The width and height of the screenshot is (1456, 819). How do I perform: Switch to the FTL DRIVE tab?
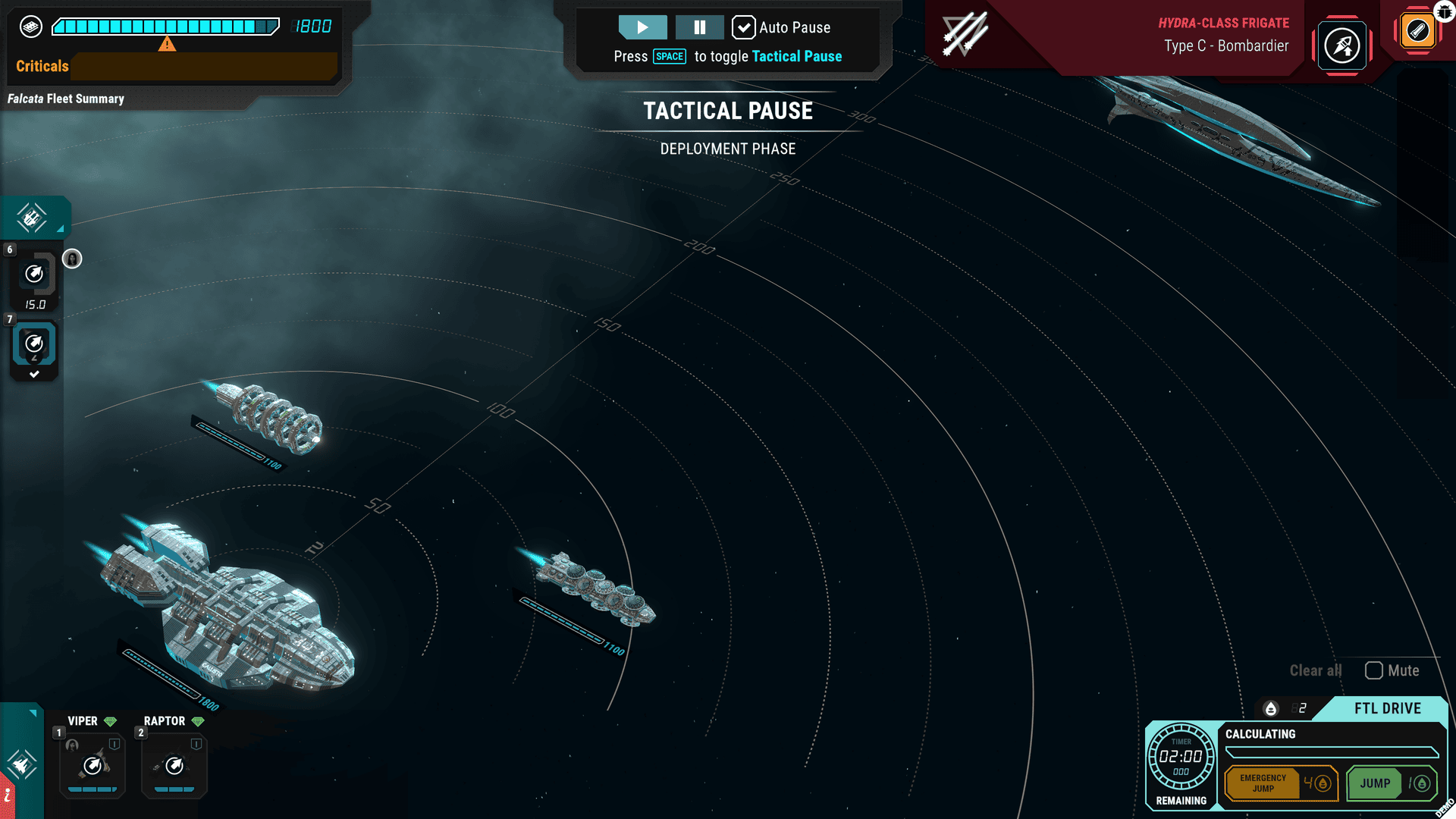pyautogui.click(x=1386, y=708)
